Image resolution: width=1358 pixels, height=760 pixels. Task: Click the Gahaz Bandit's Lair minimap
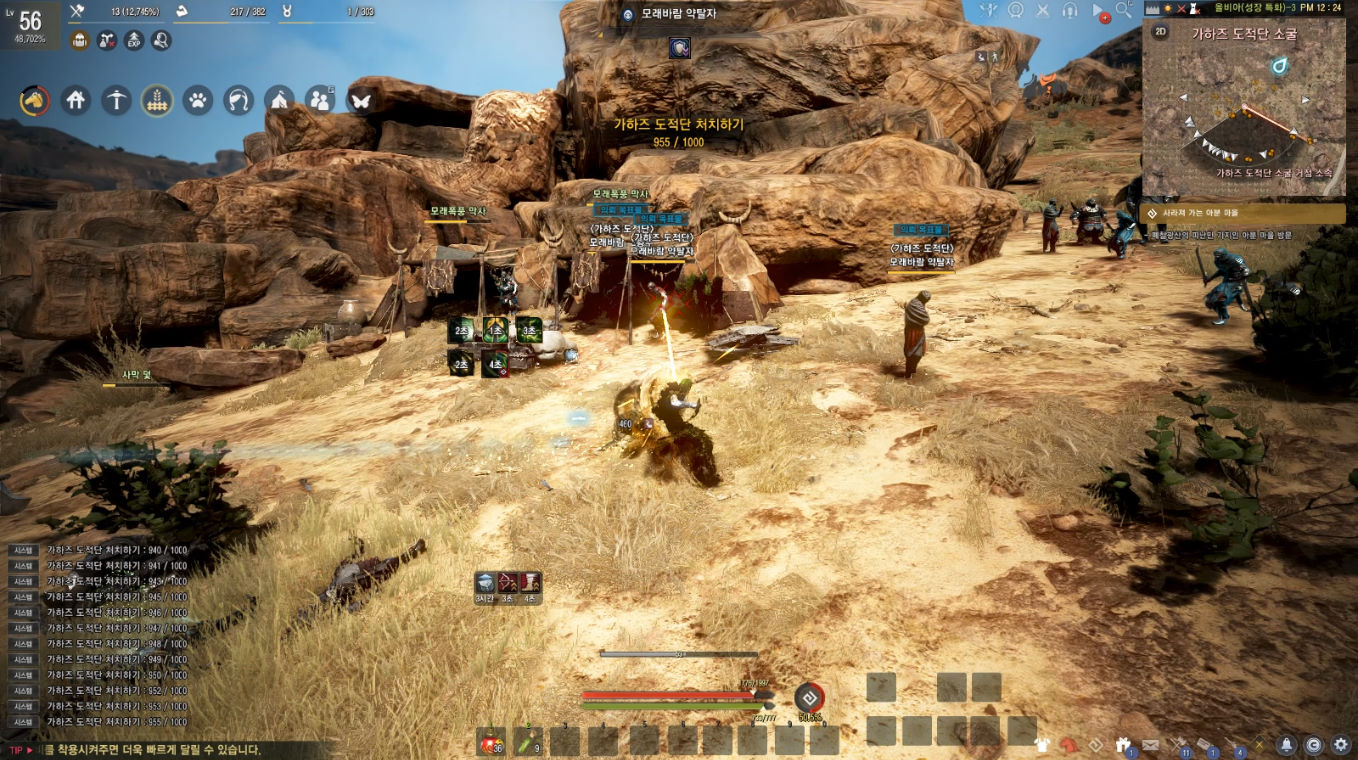click(x=1244, y=118)
